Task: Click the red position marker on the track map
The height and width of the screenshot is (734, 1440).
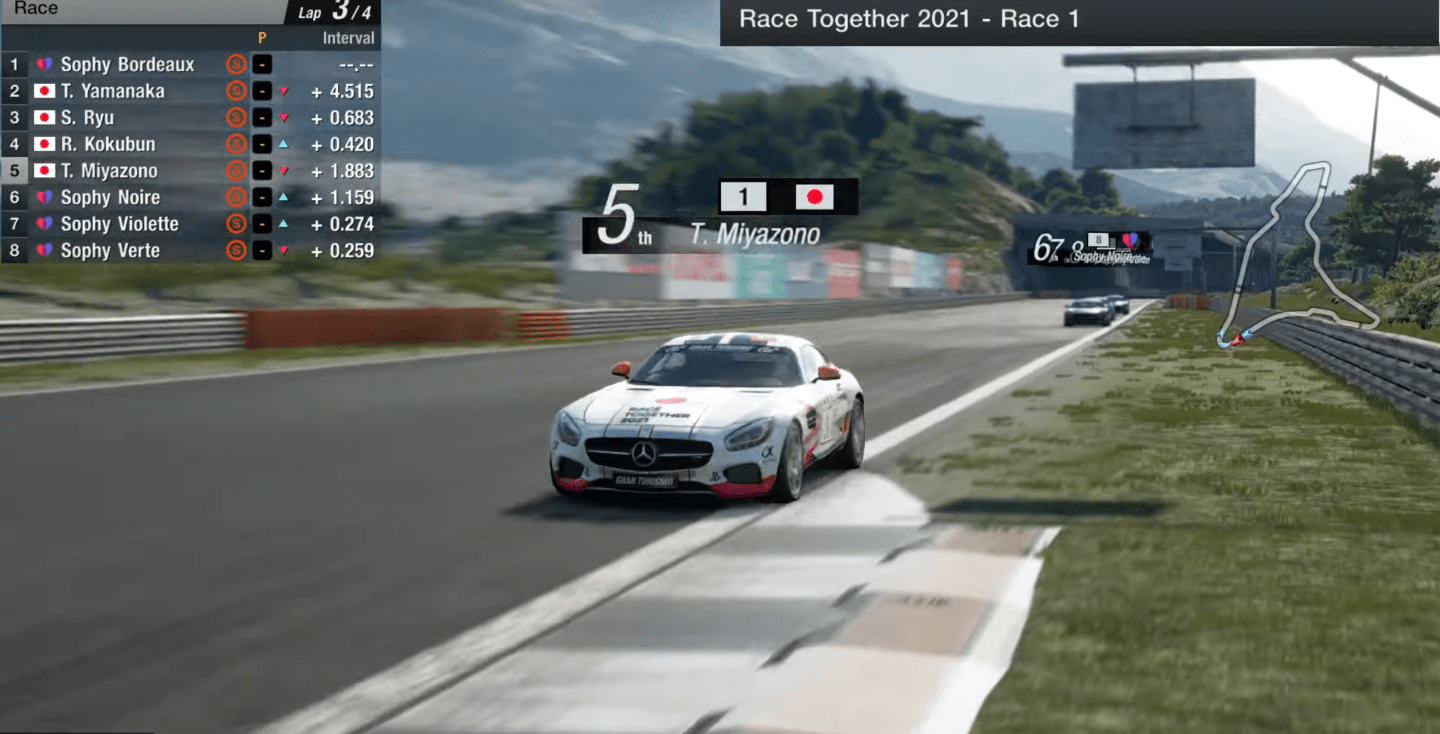Action: pos(1239,340)
